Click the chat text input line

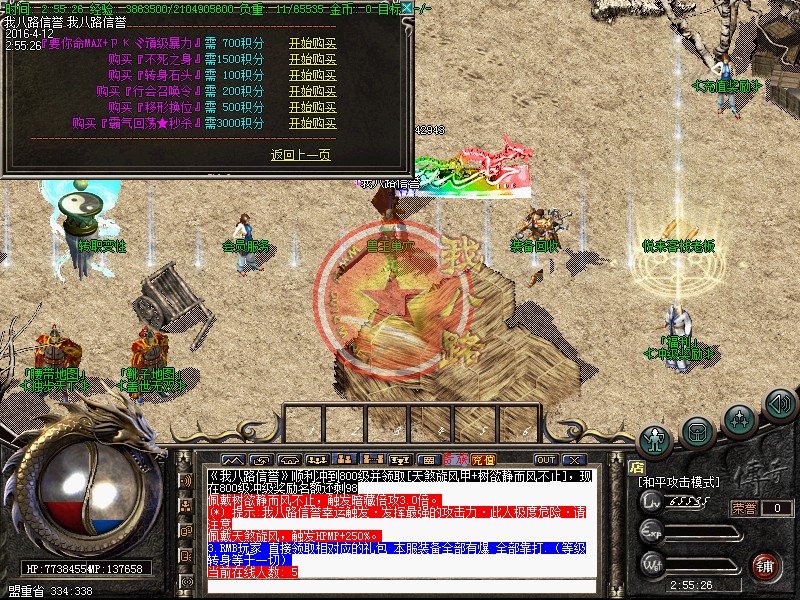[400, 587]
